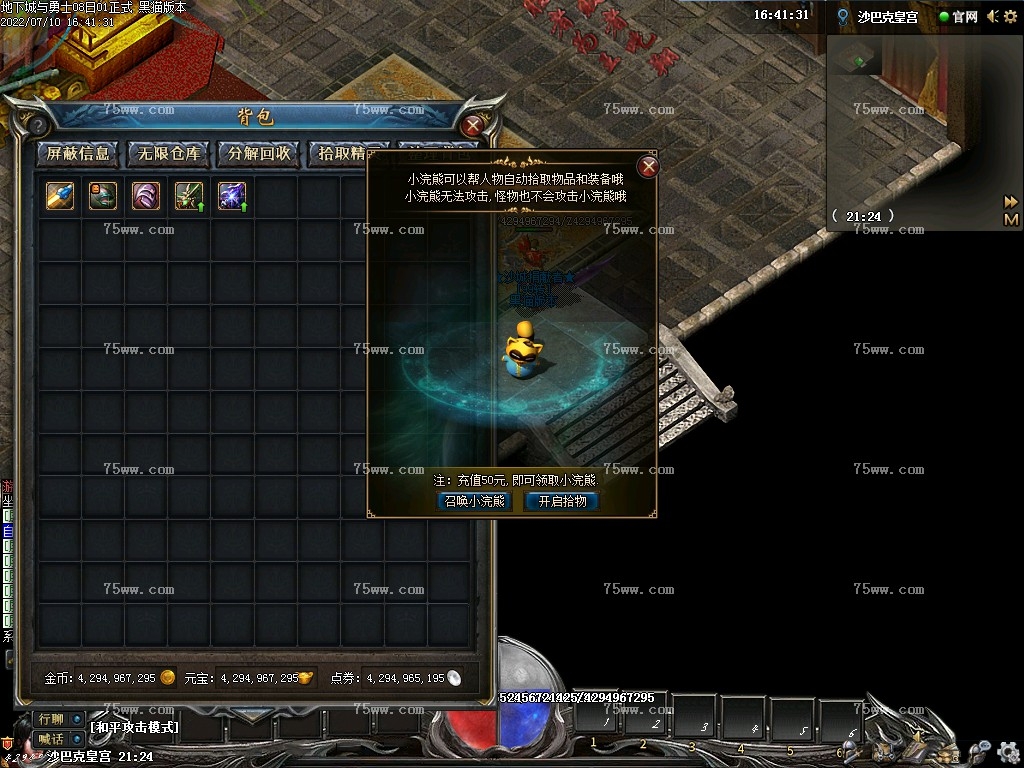Open the 无限仓库 unlimited warehouse
1024x768 pixels.
(169, 153)
